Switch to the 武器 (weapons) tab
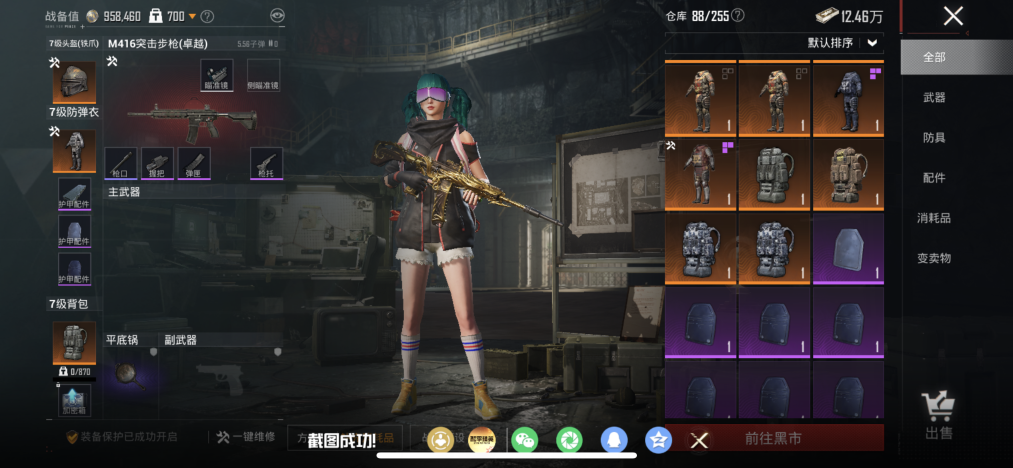 (934, 97)
